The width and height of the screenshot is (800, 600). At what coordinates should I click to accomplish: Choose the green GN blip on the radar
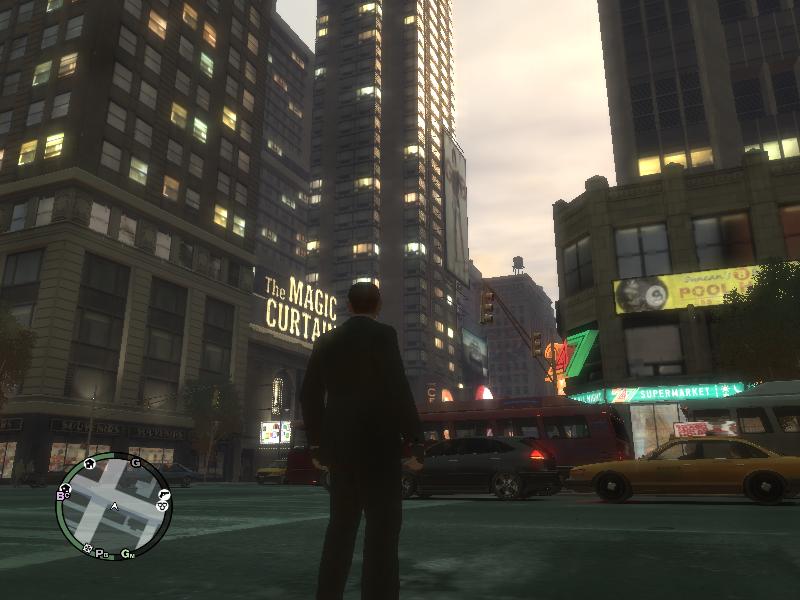[128, 553]
